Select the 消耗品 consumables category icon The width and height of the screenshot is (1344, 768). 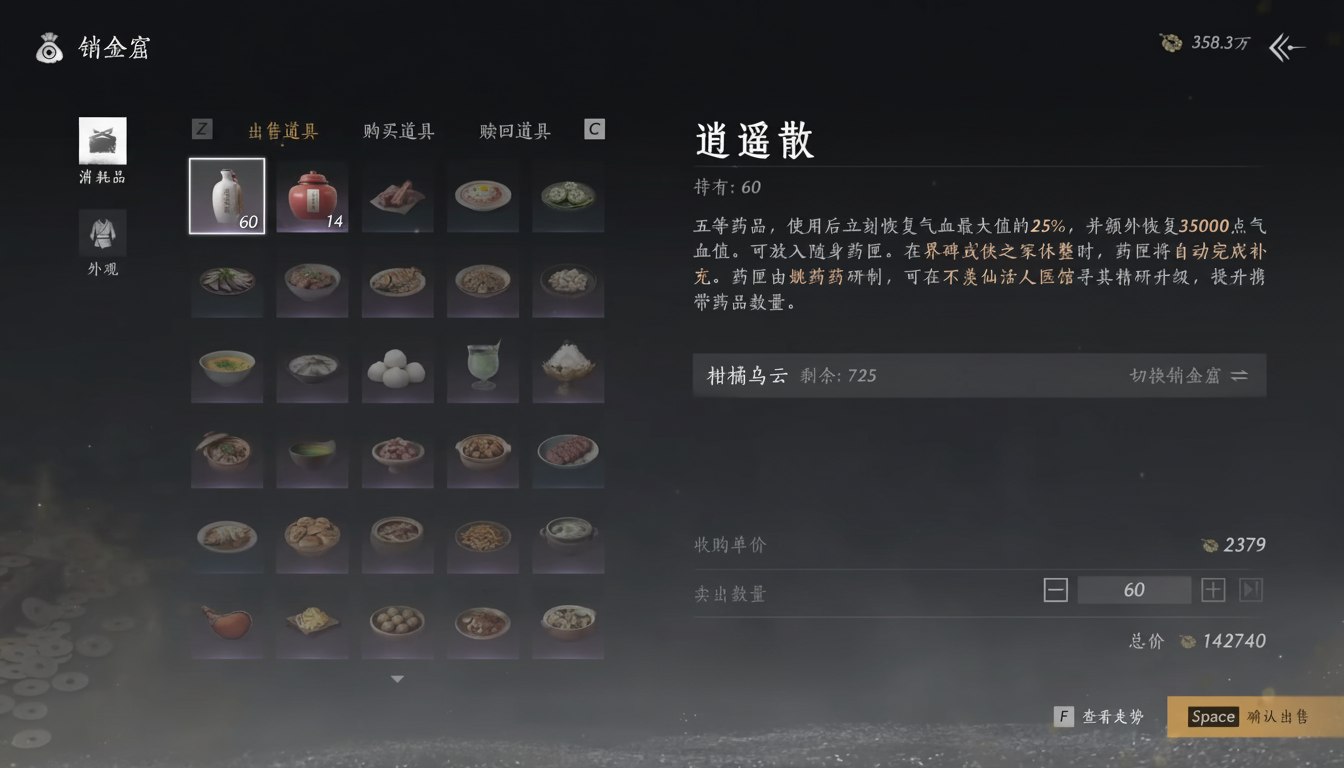point(101,140)
